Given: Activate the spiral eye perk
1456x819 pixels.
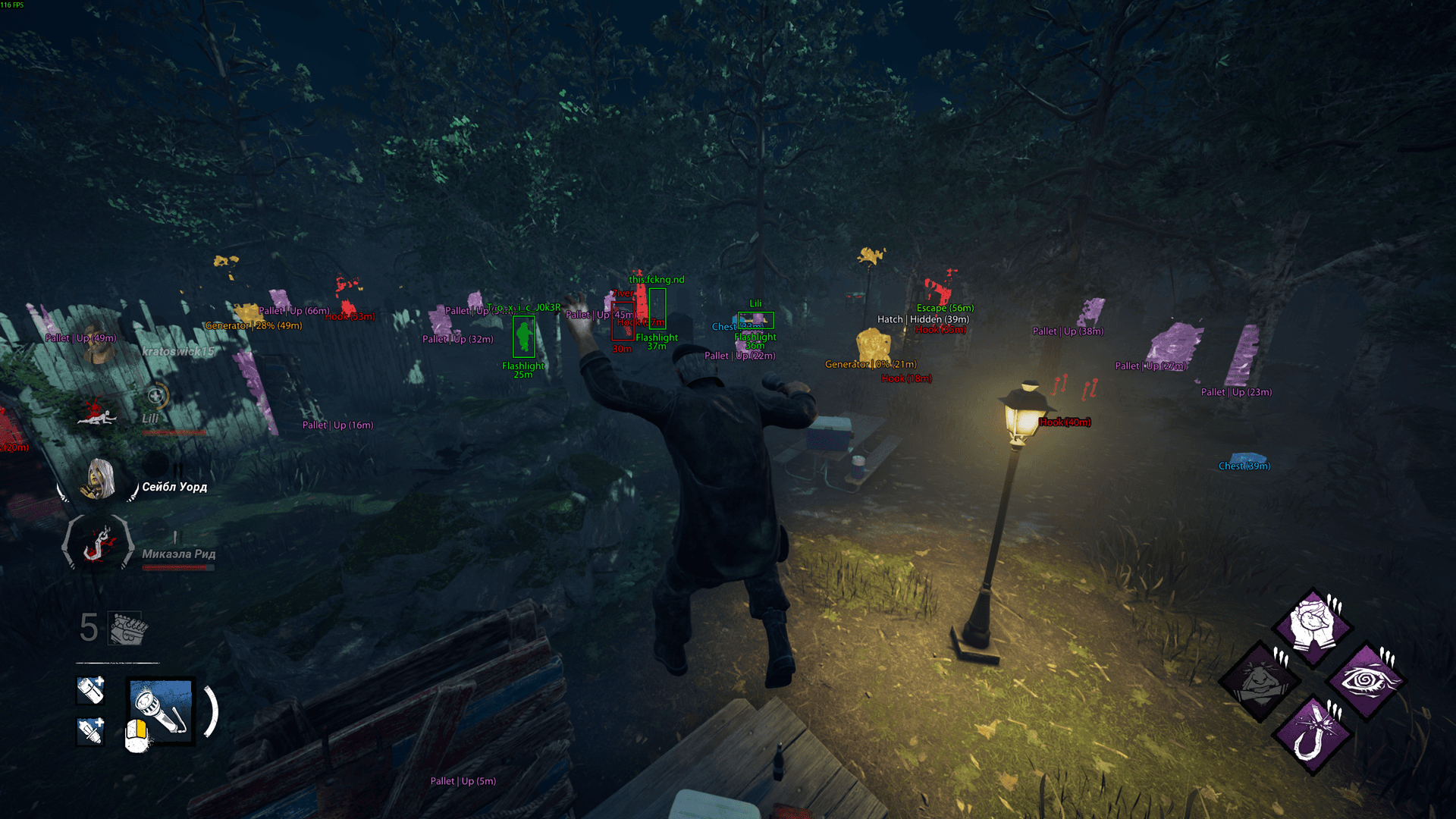Looking at the screenshot, I should coord(1366,680).
